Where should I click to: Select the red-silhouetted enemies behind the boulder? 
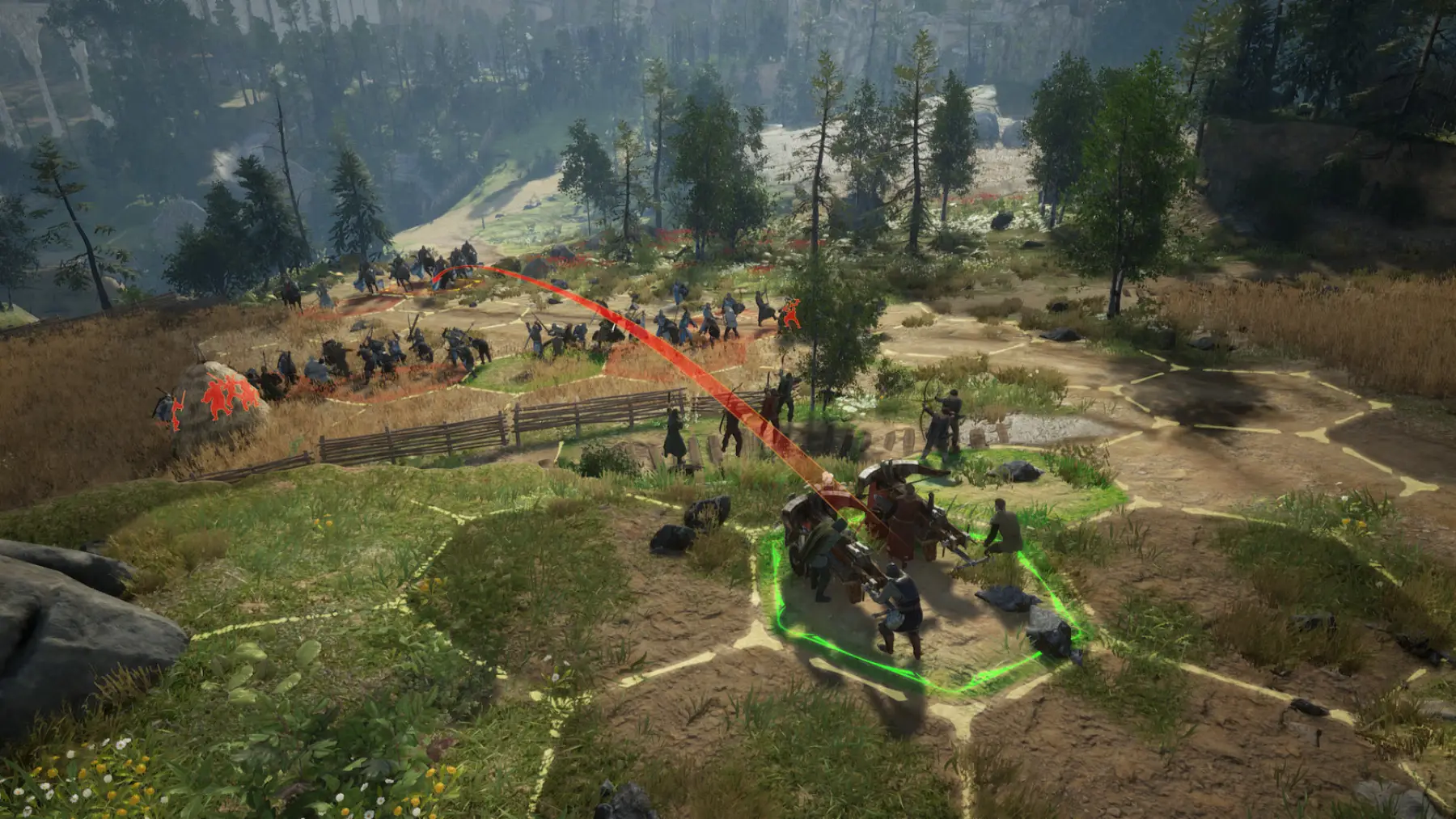tap(229, 397)
